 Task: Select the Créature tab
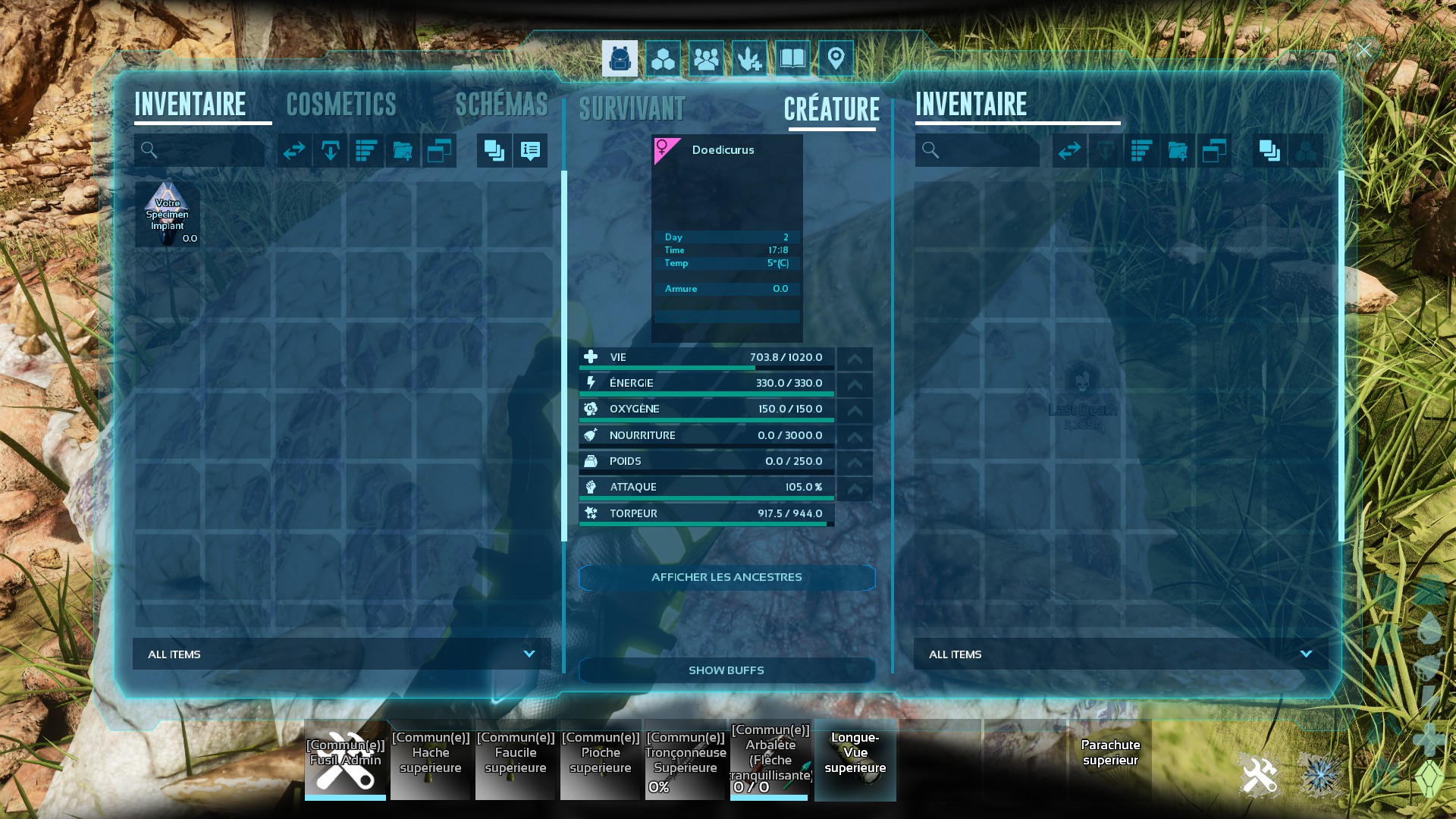click(x=832, y=109)
